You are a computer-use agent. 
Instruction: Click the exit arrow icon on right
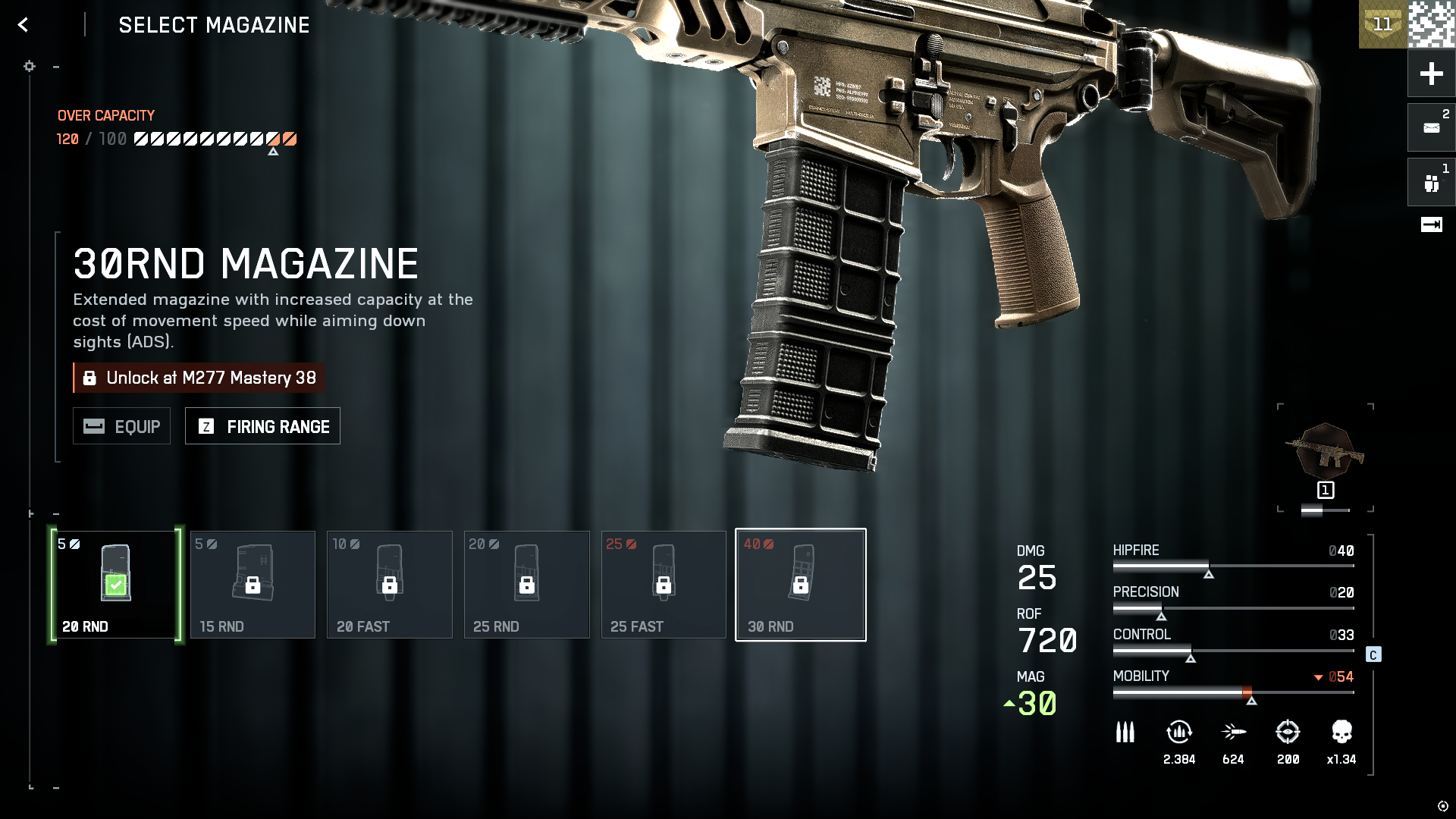(1431, 224)
